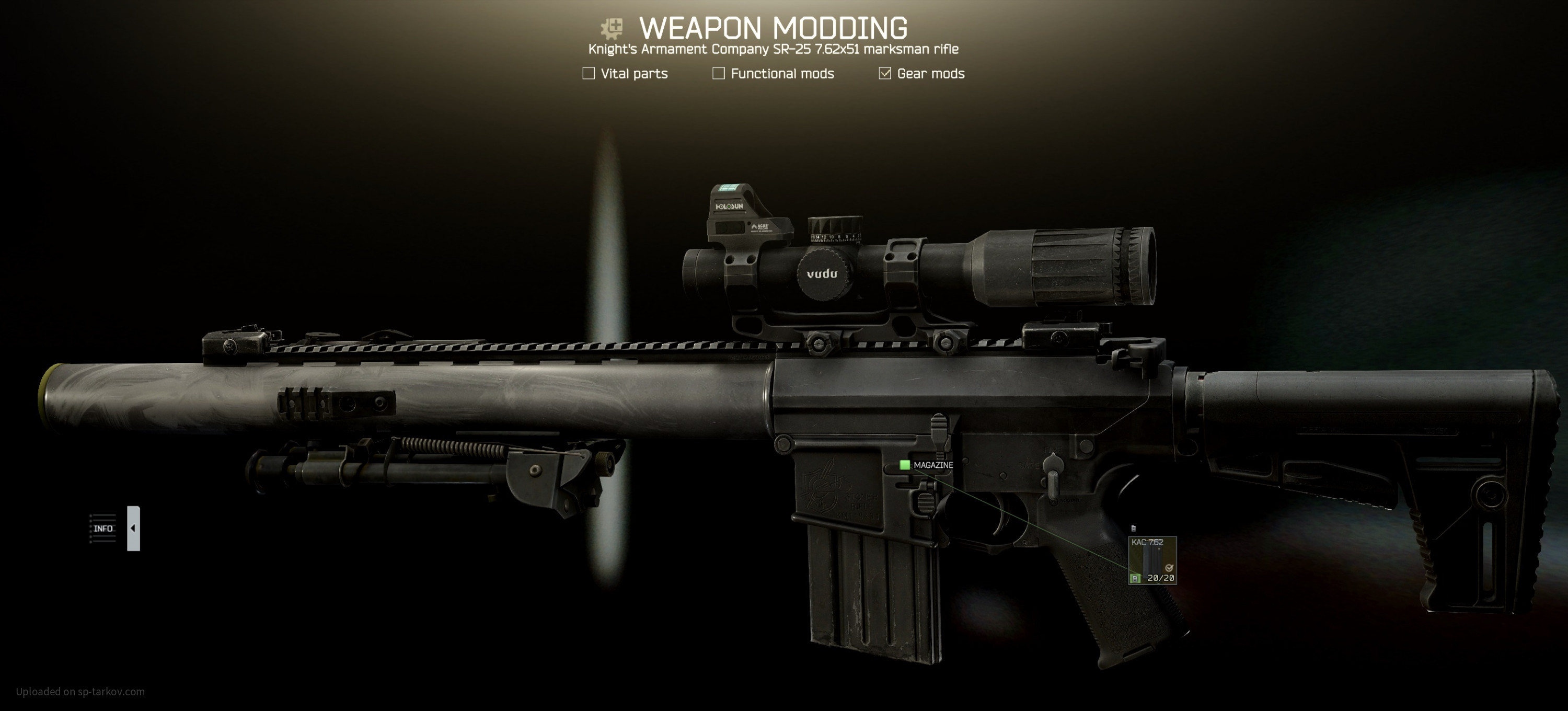Expand the INFO side panel

133,529
